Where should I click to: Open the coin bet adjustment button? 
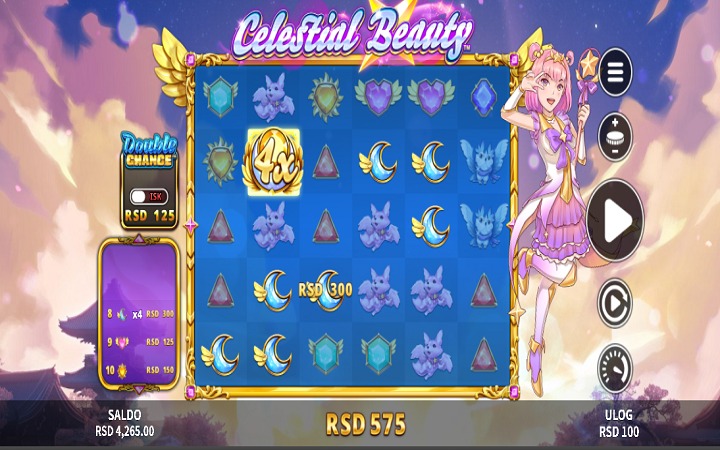pos(615,135)
